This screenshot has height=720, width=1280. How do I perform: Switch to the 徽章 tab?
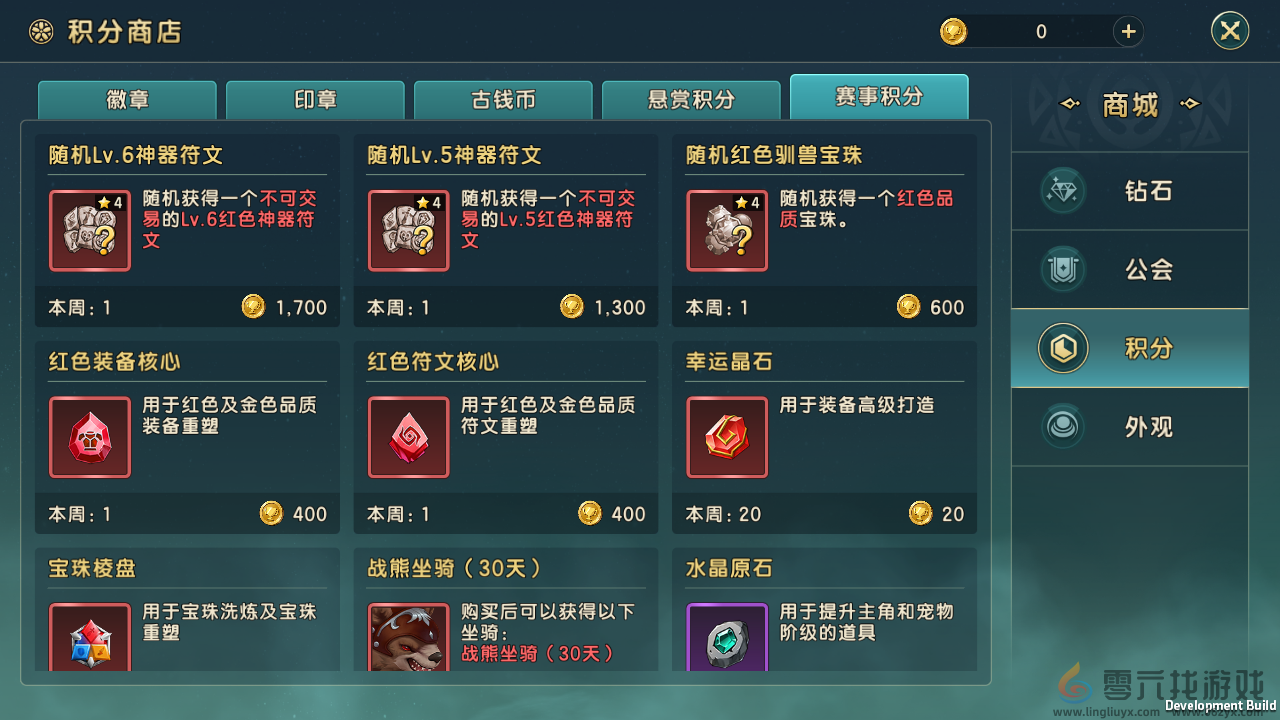[x=127, y=97]
